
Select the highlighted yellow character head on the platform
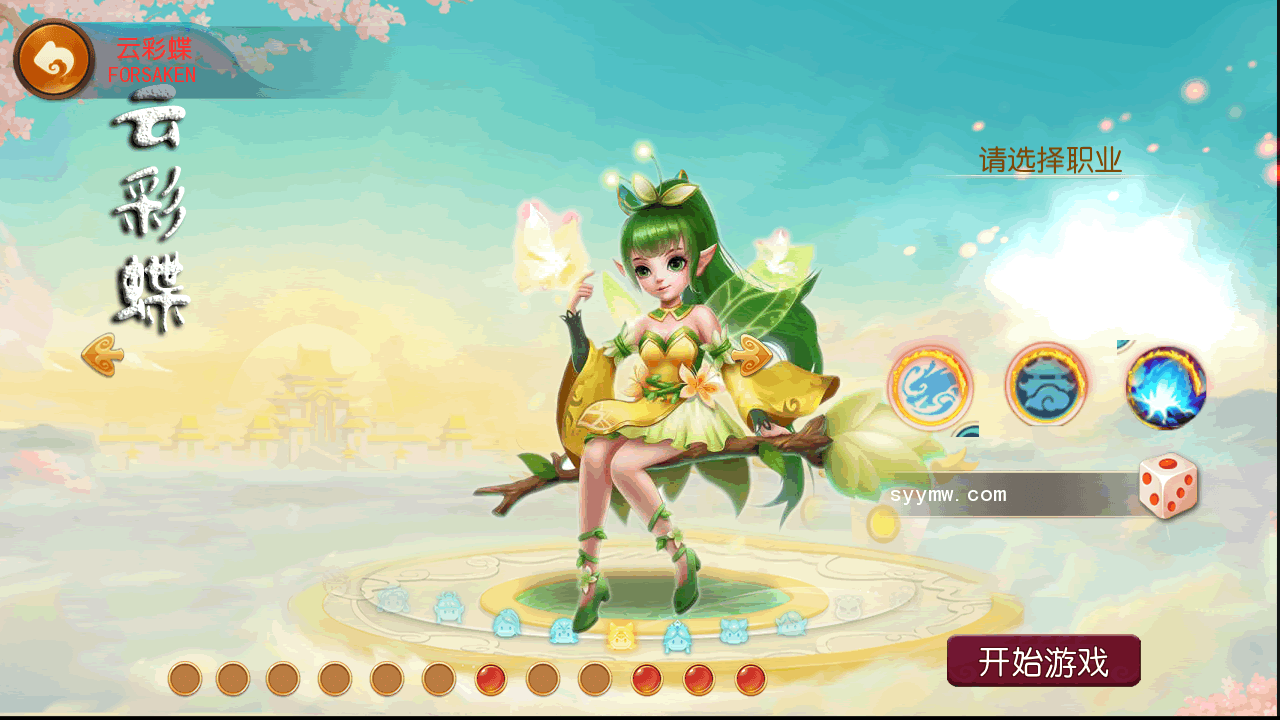pyautogui.click(x=621, y=634)
